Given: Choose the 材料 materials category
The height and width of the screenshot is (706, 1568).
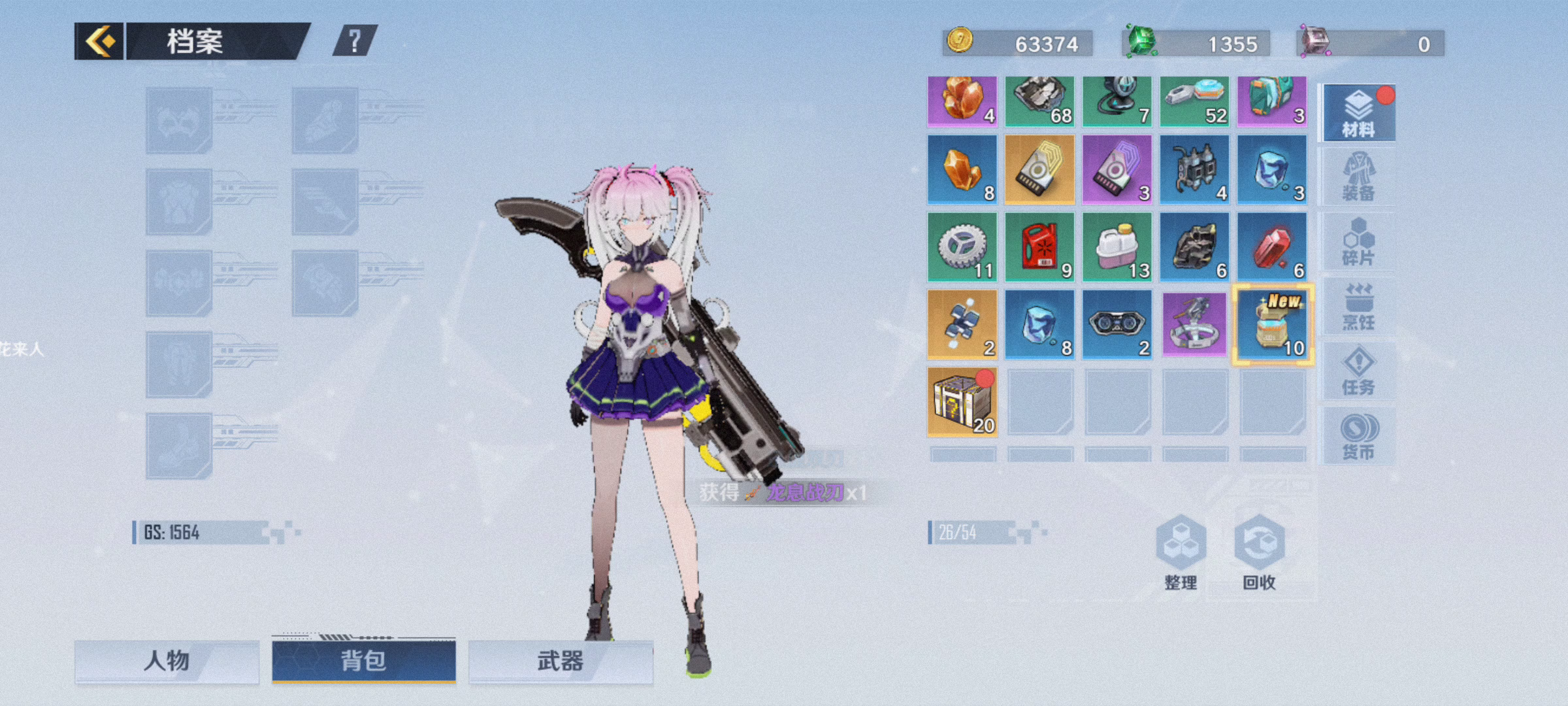Looking at the screenshot, I should point(1359,113).
